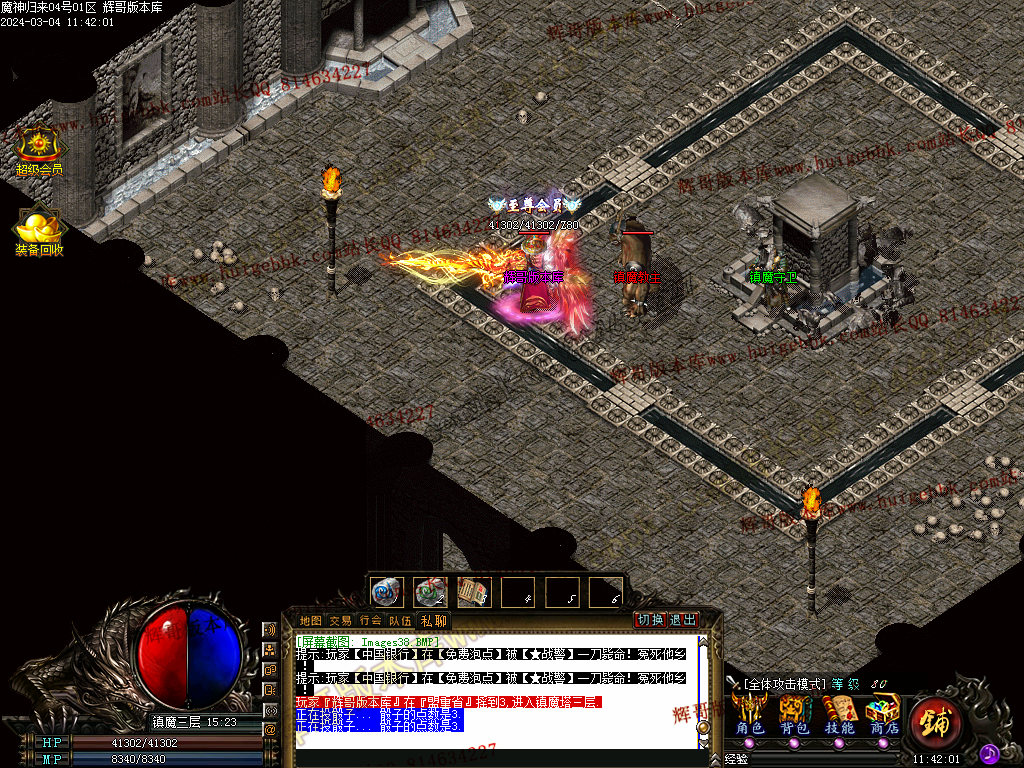
Task: Choose the 私聊 private chat tab
Action: [434, 620]
